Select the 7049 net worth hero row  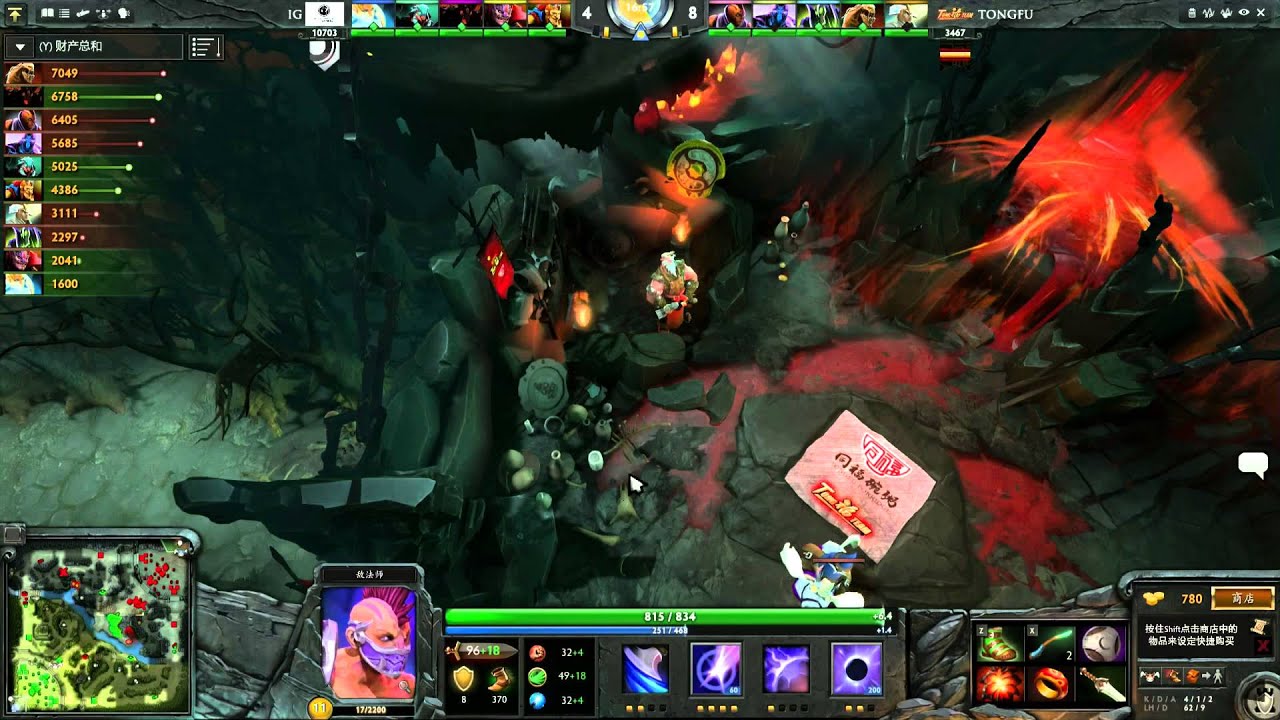point(85,73)
